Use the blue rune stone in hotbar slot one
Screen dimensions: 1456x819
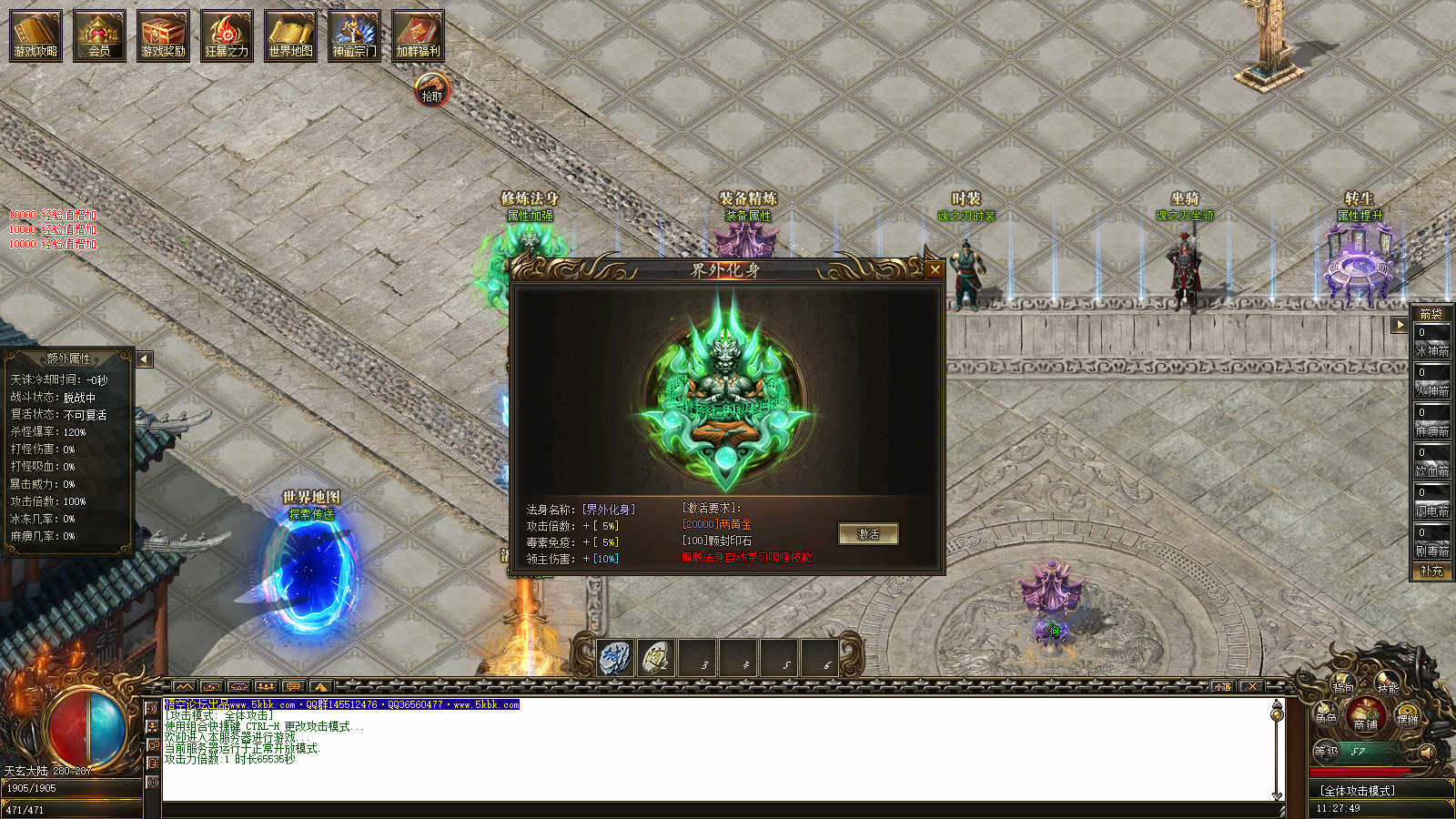coord(615,657)
